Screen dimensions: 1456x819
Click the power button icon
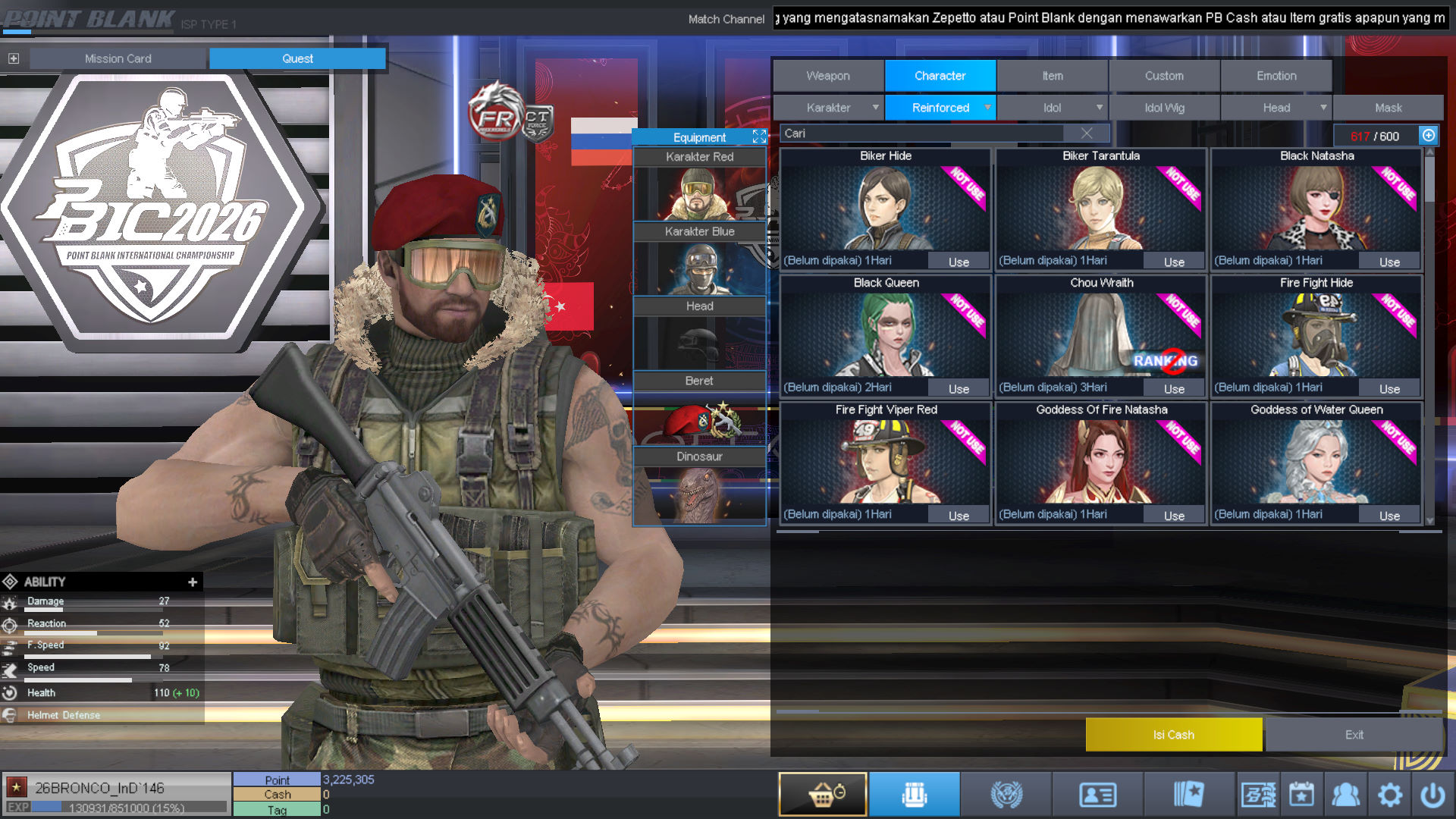pyautogui.click(x=1432, y=795)
